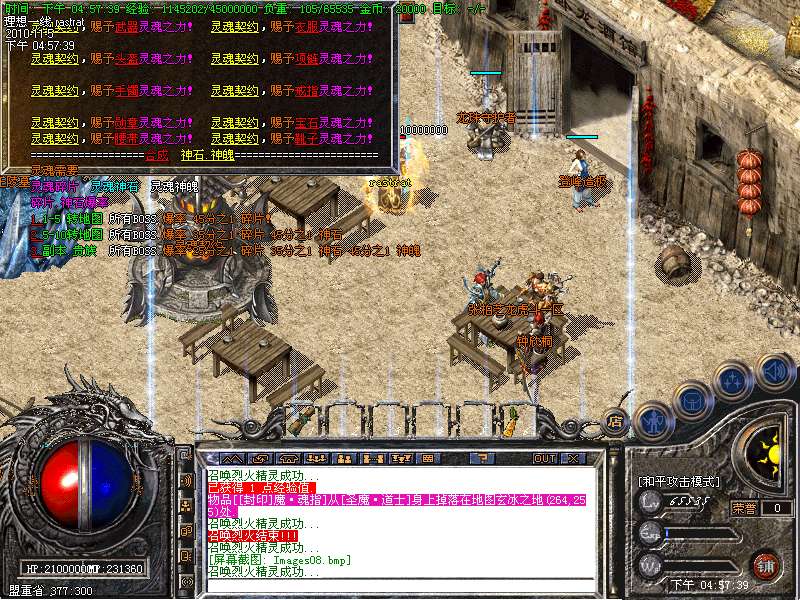Choose the 灵魂契约 link beside 衣服
This screenshot has width=800, height=600.
(x=231, y=27)
